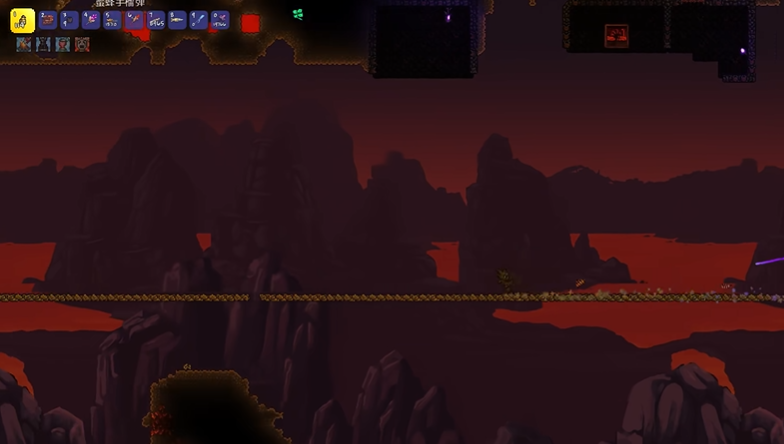This screenshot has width=784, height=444.
Task: Choose the blue sword in hotbar slot 9
Action: click(x=199, y=20)
